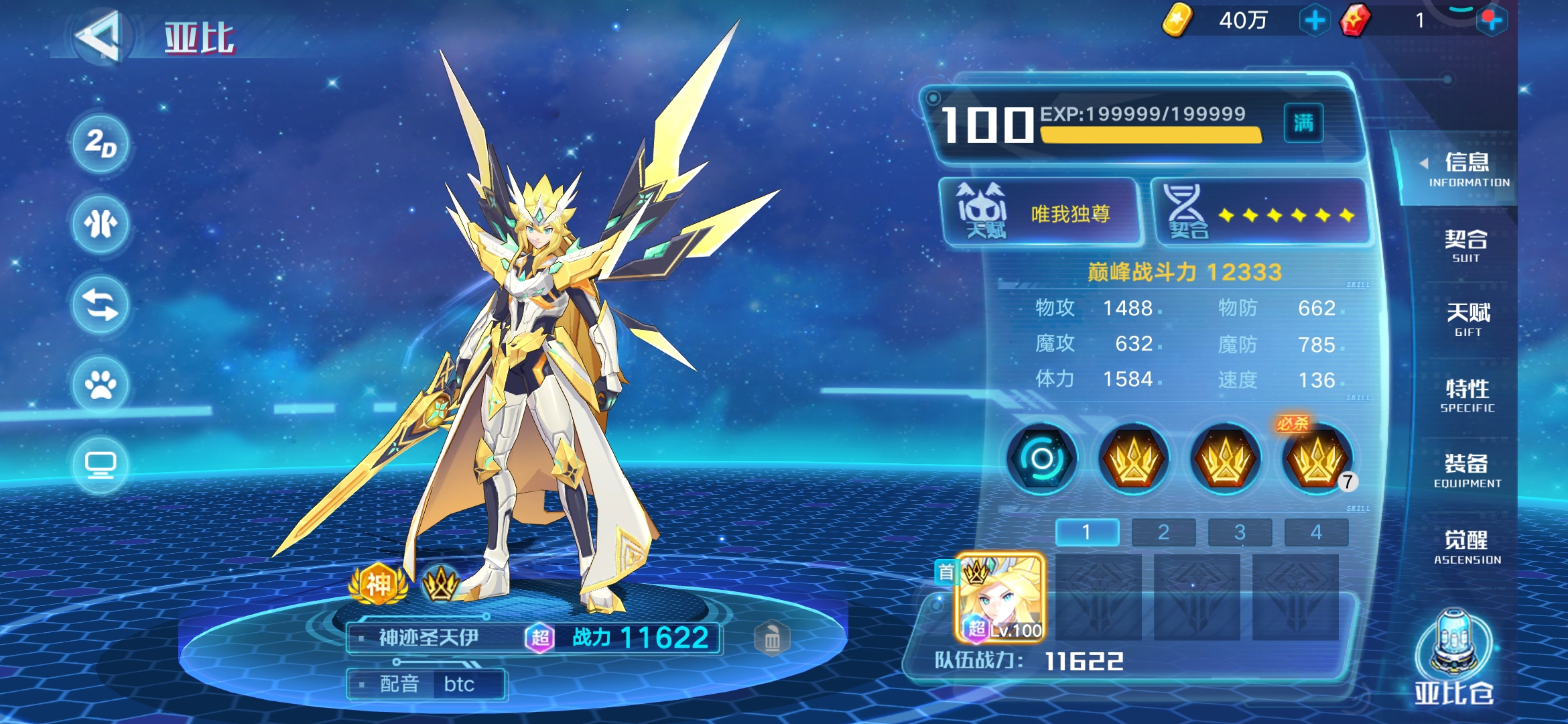Open the 唯我独尊 talent panel
The width and height of the screenshot is (1568, 724).
point(1042,213)
